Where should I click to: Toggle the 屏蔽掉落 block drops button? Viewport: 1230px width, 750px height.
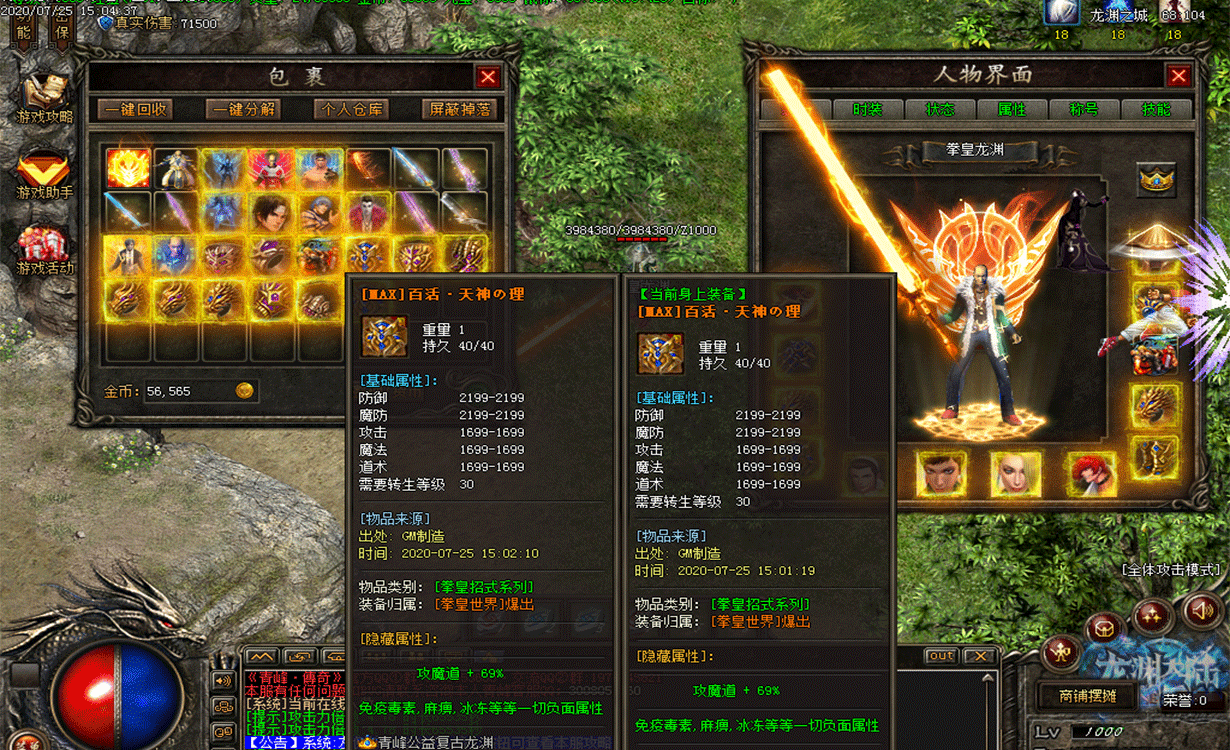click(x=459, y=109)
